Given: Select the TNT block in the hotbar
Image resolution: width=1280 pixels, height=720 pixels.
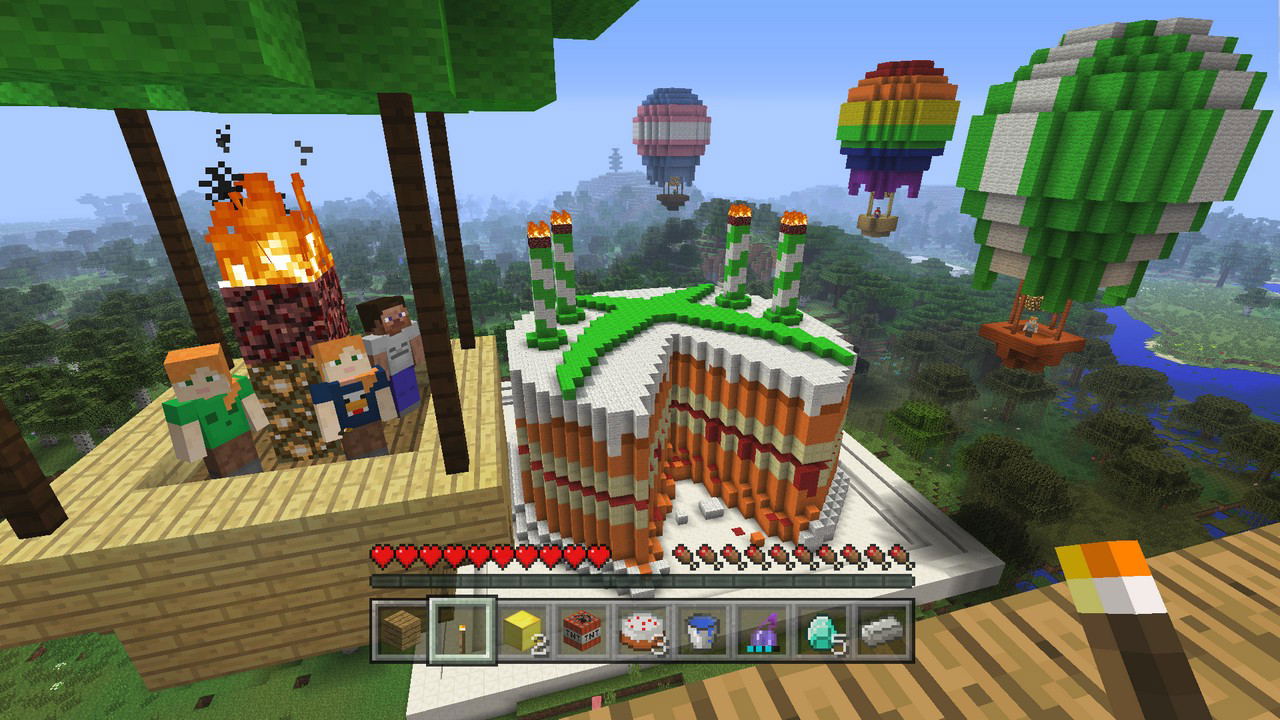Looking at the screenshot, I should [582, 632].
